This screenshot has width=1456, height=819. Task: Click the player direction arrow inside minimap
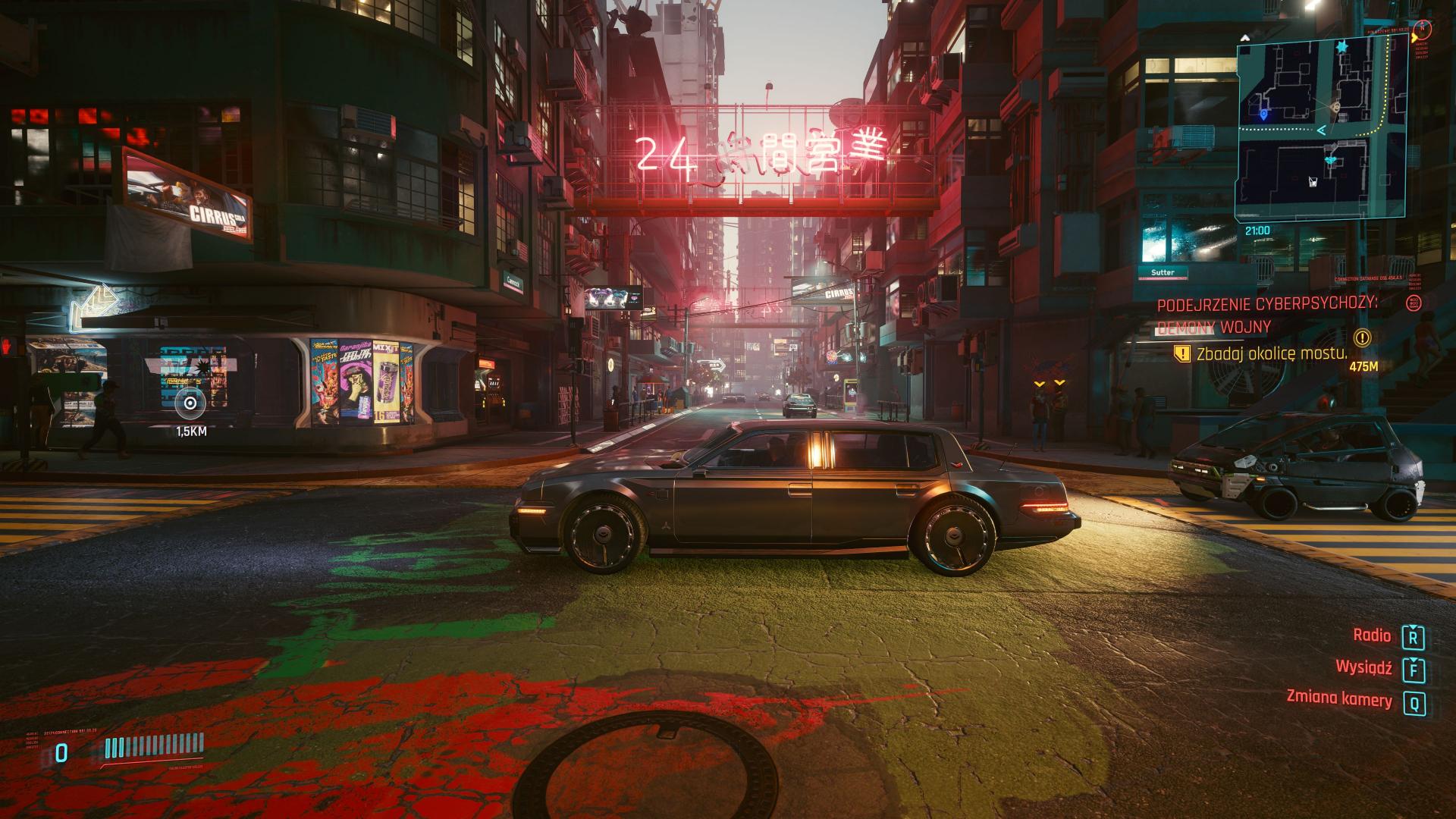[1321, 130]
